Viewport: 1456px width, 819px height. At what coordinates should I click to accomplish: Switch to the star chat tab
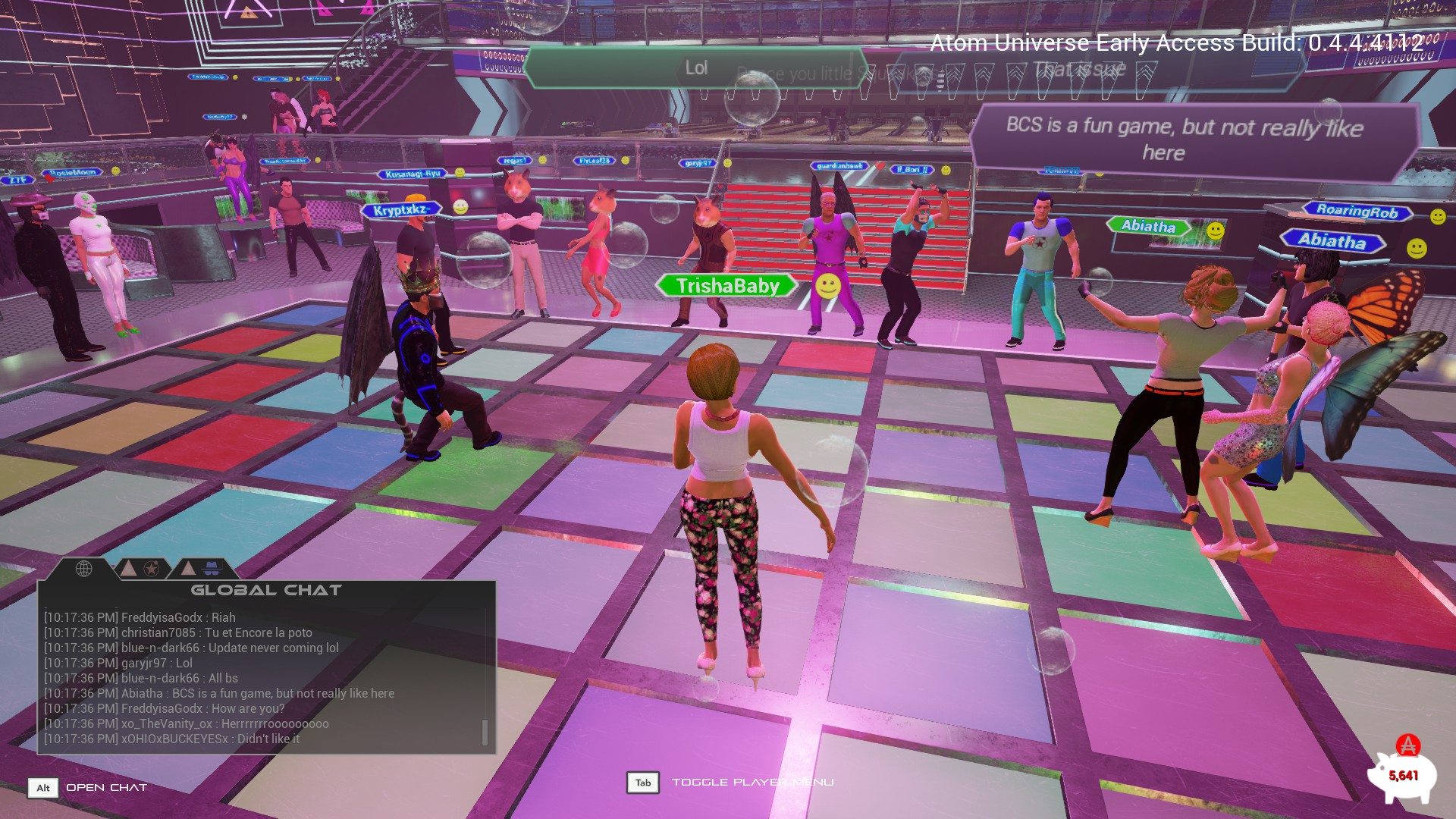152,568
